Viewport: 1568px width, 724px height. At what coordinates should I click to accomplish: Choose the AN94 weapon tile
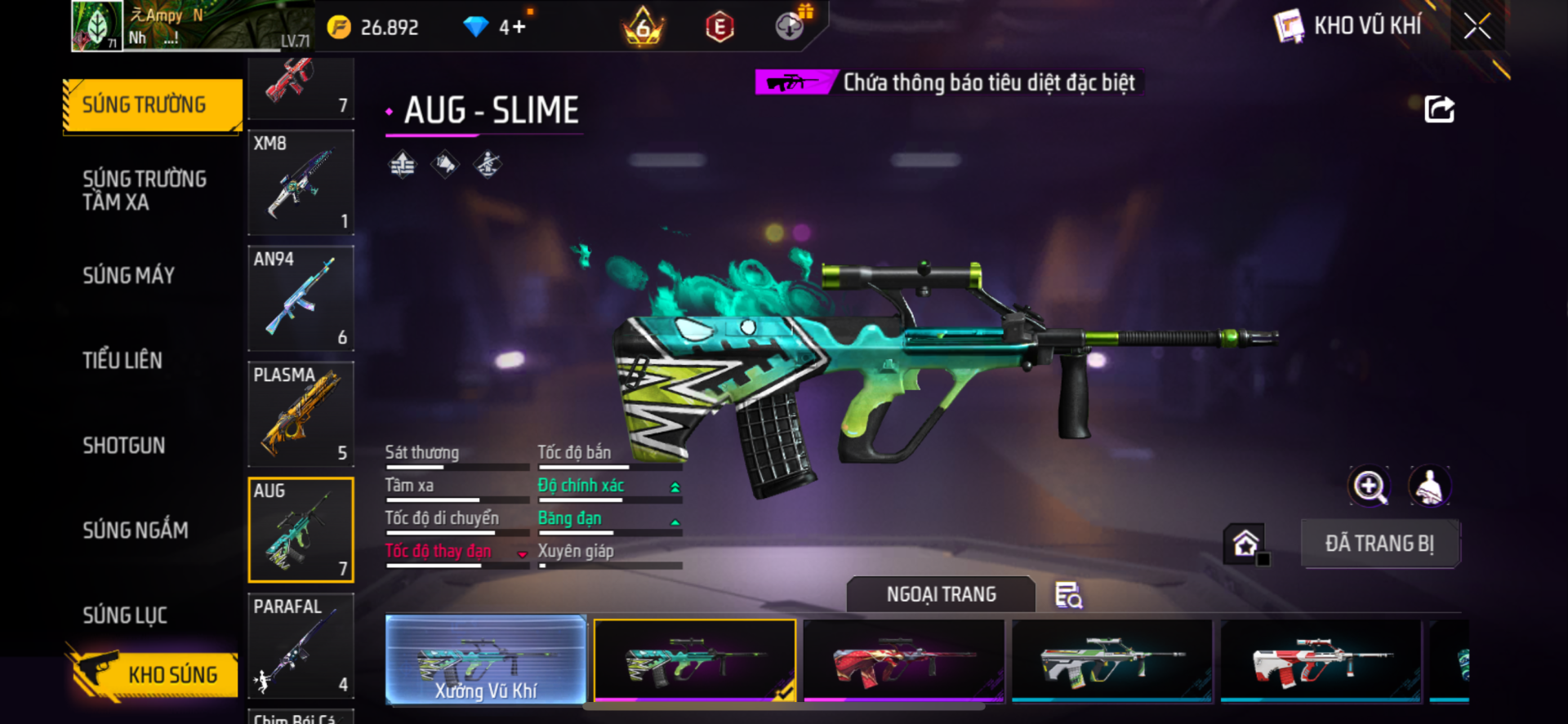[x=301, y=299]
